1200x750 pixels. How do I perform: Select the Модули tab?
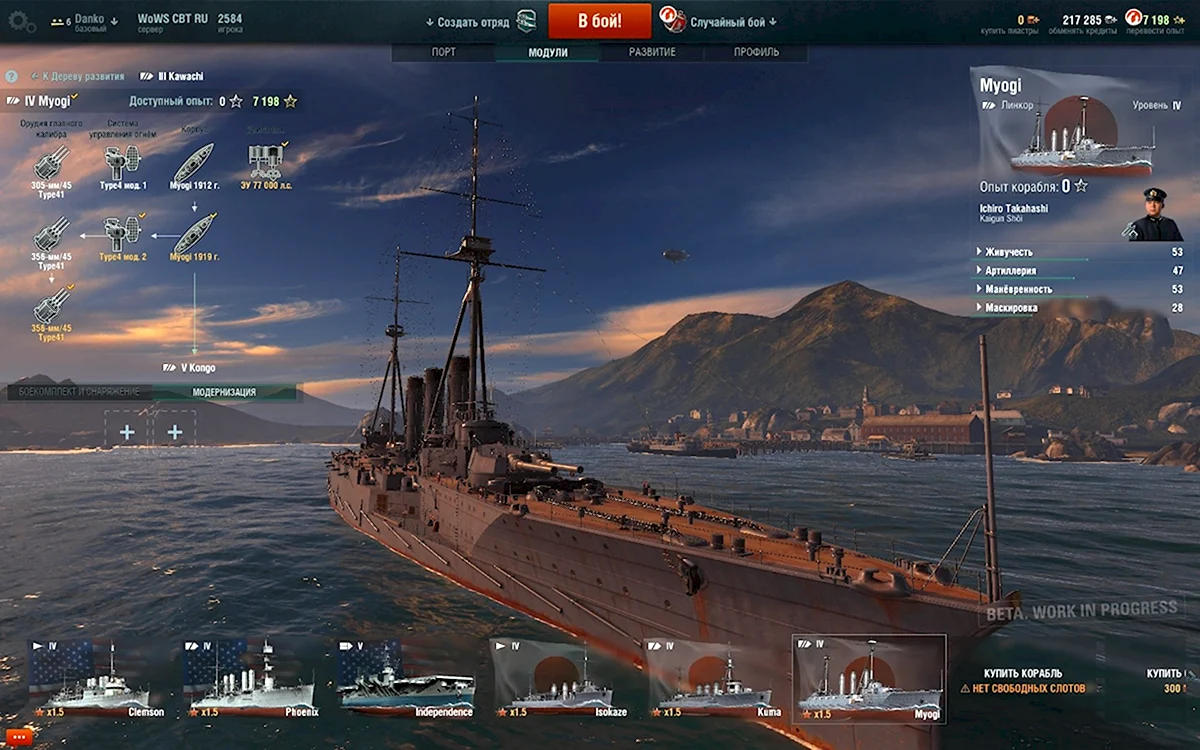[547, 52]
